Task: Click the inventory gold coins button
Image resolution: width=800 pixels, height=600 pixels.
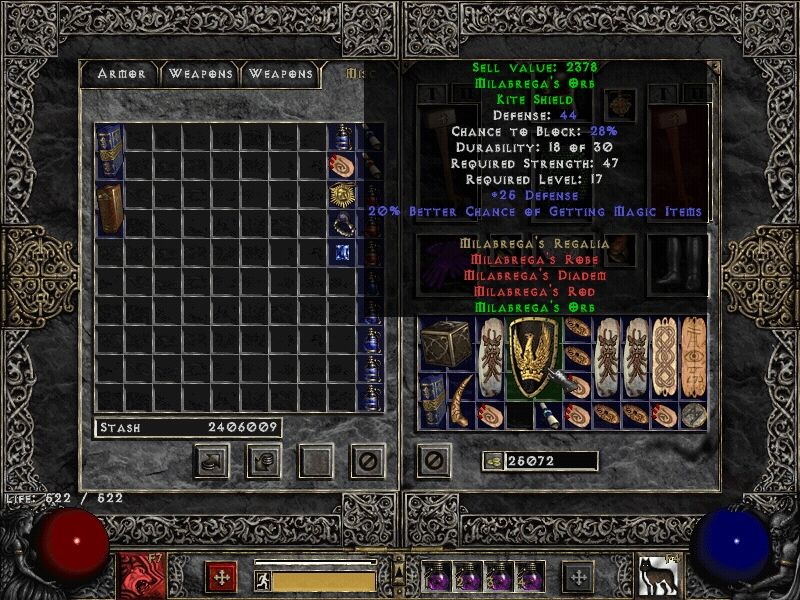Action: tap(493, 460)
